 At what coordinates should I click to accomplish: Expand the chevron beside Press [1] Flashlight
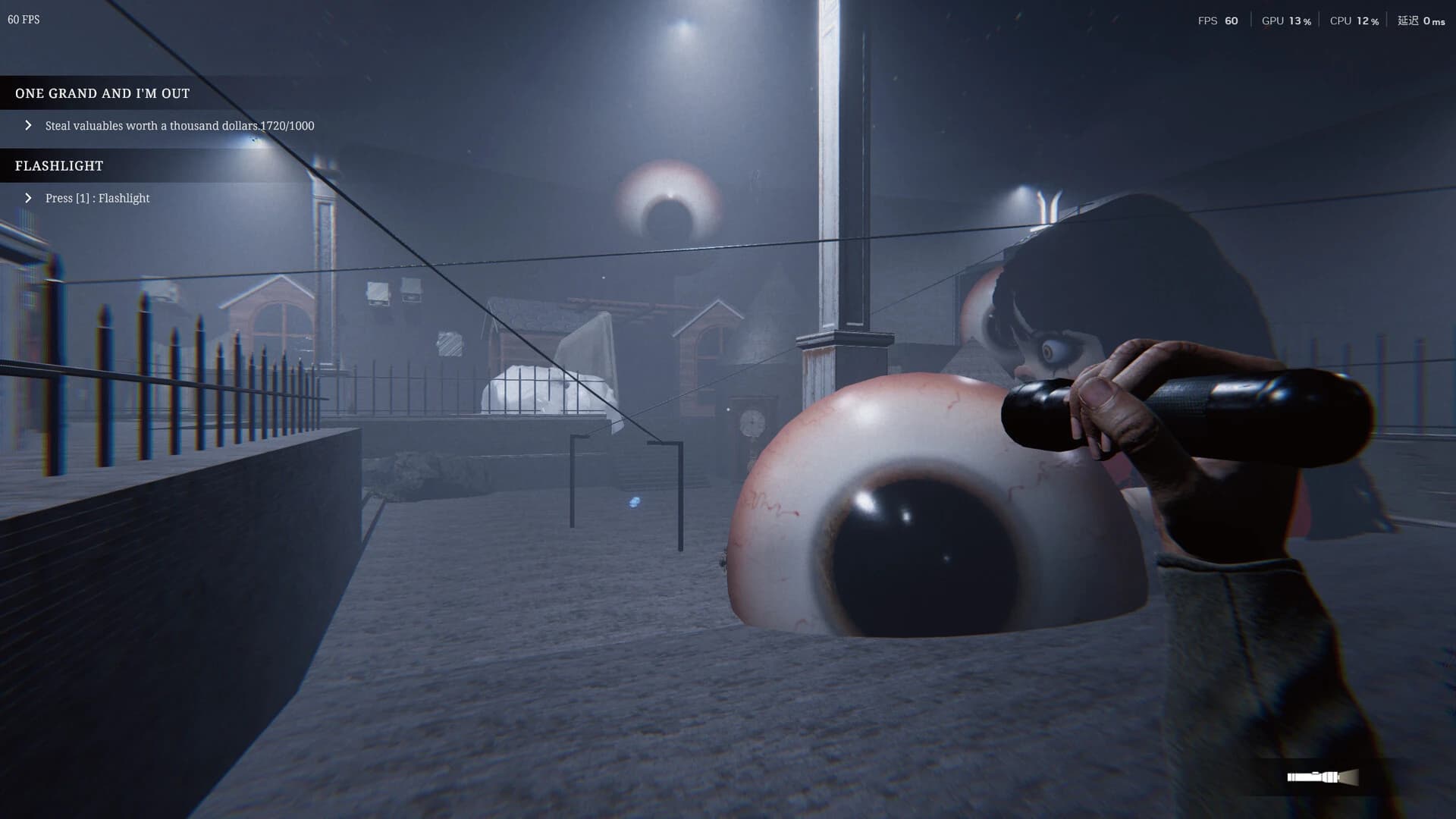click(x=29, y=198)
